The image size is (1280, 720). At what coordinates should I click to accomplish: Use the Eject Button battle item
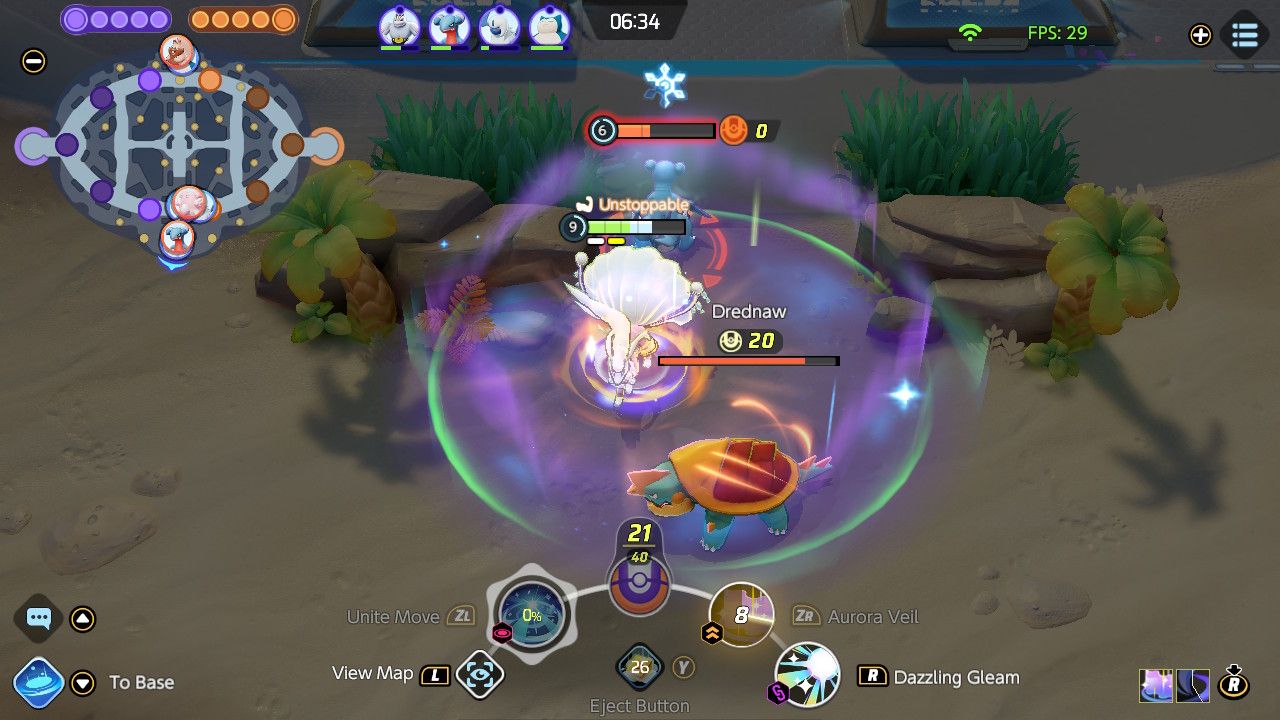point(640,667)
